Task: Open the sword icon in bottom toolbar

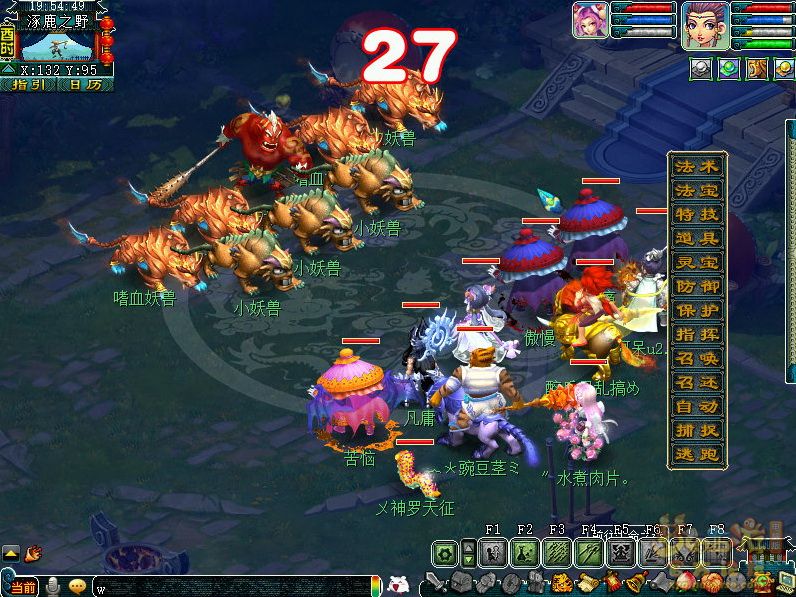Action: (x=435, y=581)
